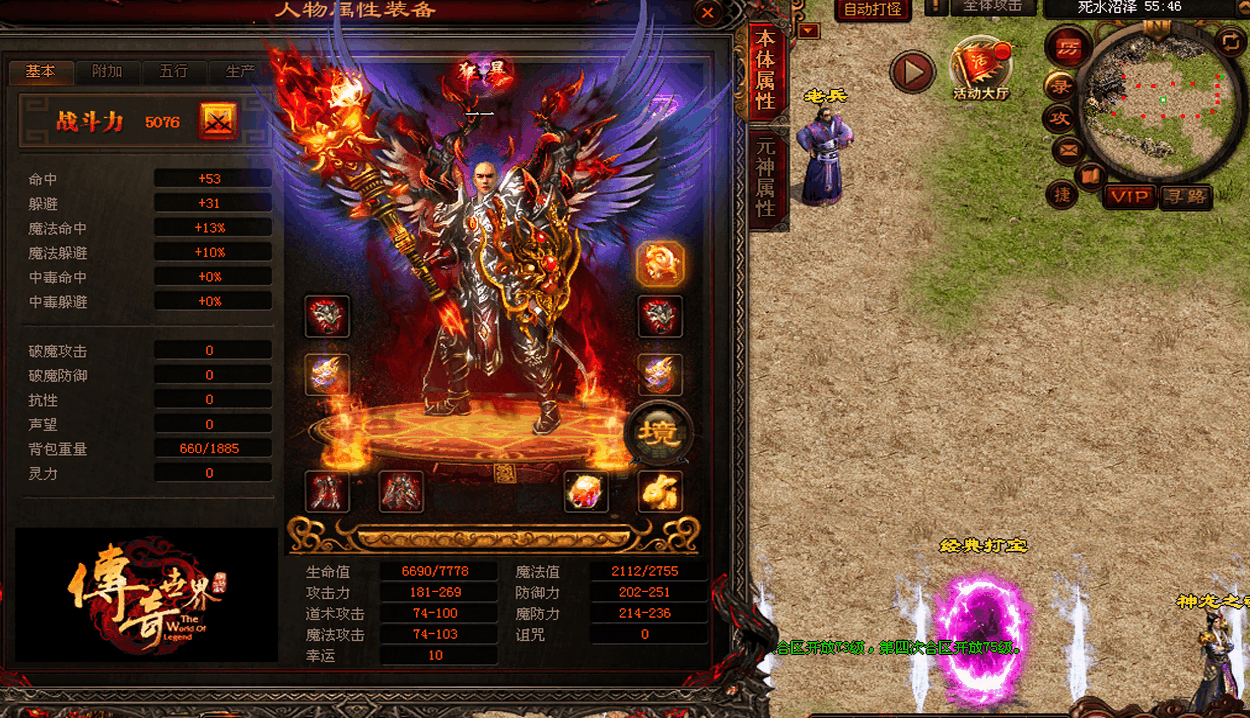Click the minimap's refresh arrows button
The height and width of the screenshot is (718, 1250).
click(x=1230, y=42)
